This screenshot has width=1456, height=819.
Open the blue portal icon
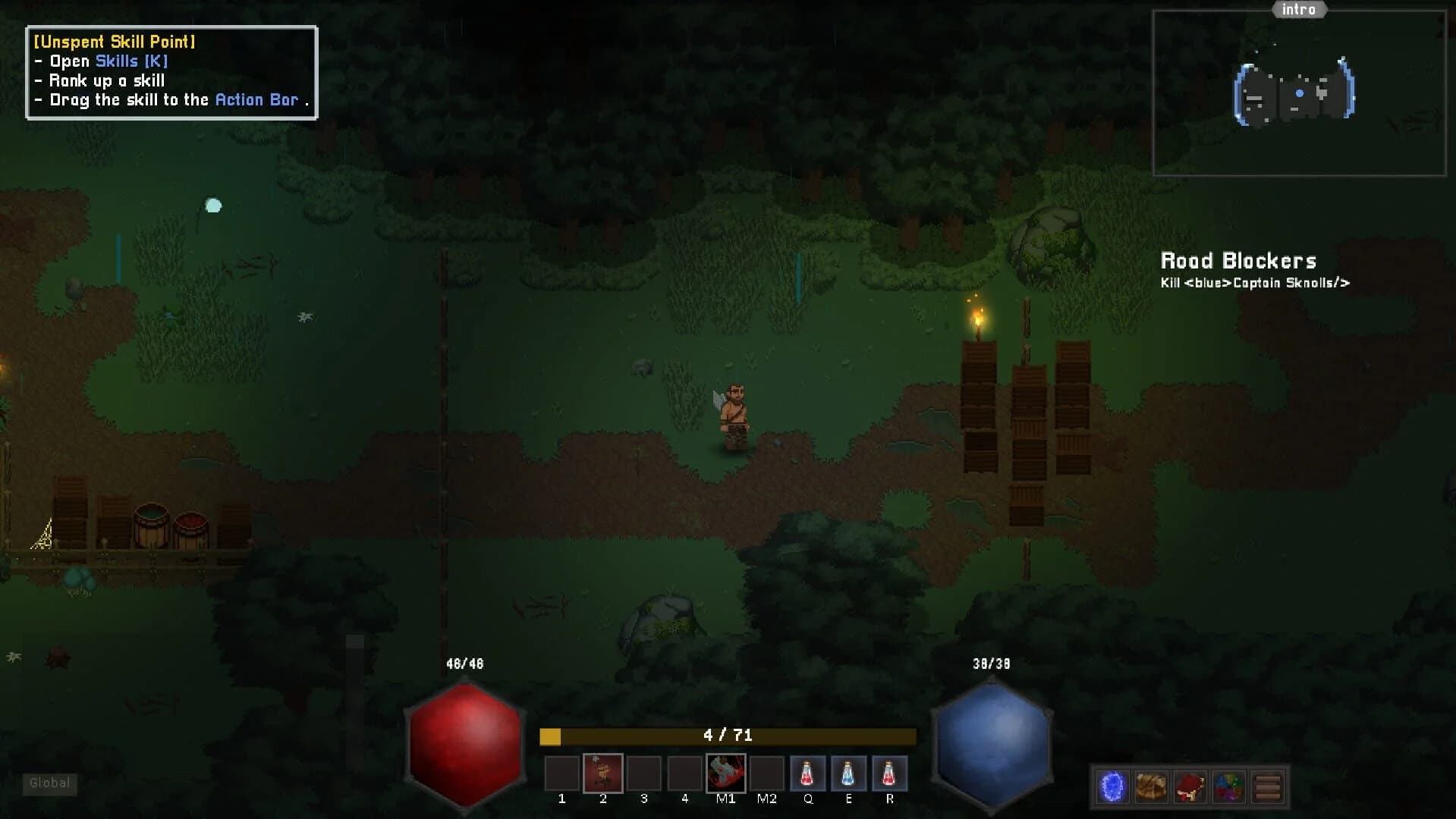pos(1112,786)
